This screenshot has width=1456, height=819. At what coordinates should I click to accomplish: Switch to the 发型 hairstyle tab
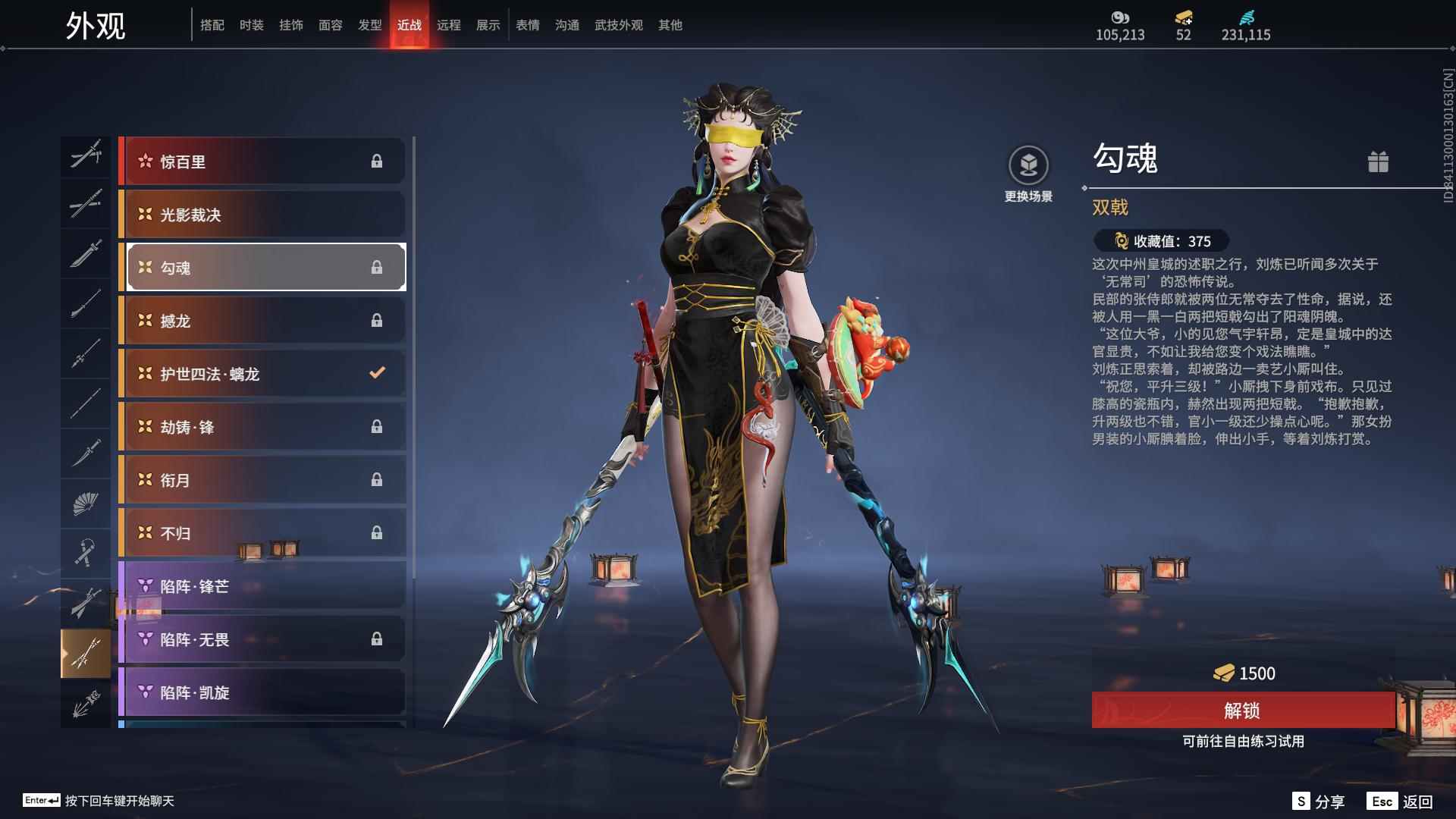(369, 25)
